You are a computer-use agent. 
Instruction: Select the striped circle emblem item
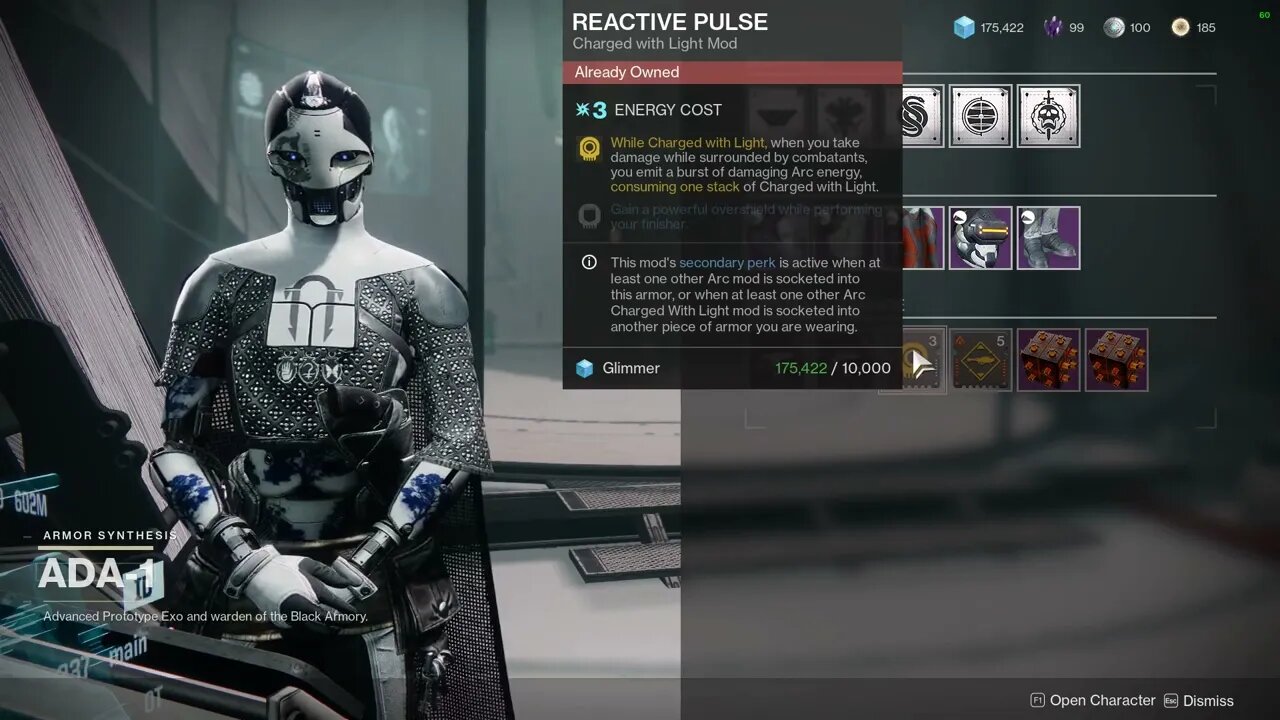[980, 116]
